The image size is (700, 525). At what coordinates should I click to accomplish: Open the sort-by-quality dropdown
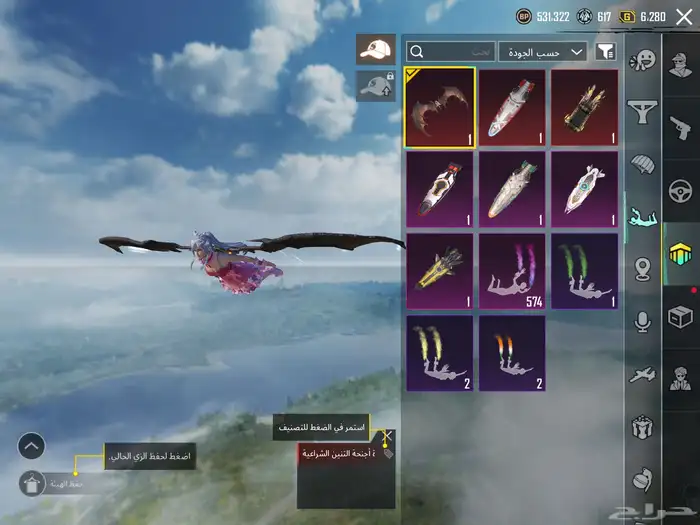544,51
